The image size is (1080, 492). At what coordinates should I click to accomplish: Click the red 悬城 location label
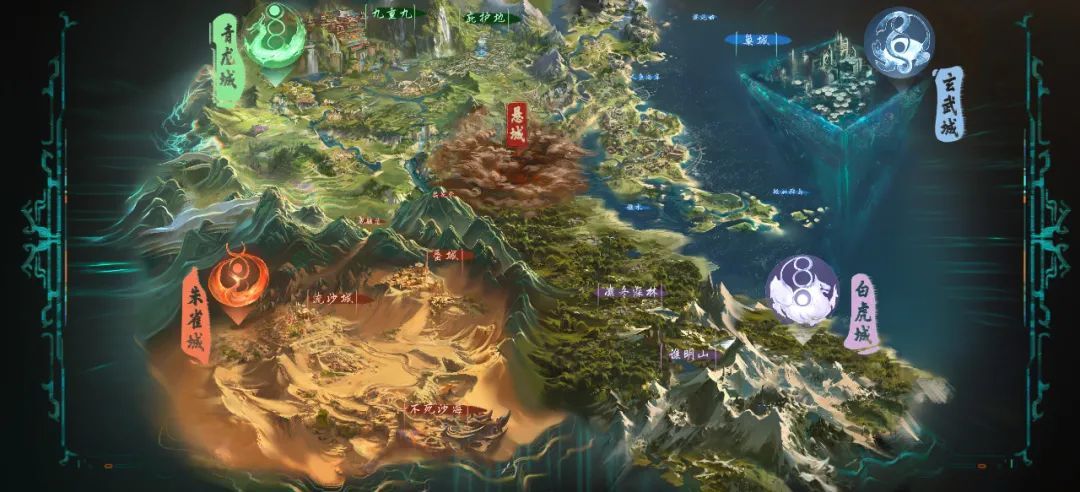pos(517,124)
